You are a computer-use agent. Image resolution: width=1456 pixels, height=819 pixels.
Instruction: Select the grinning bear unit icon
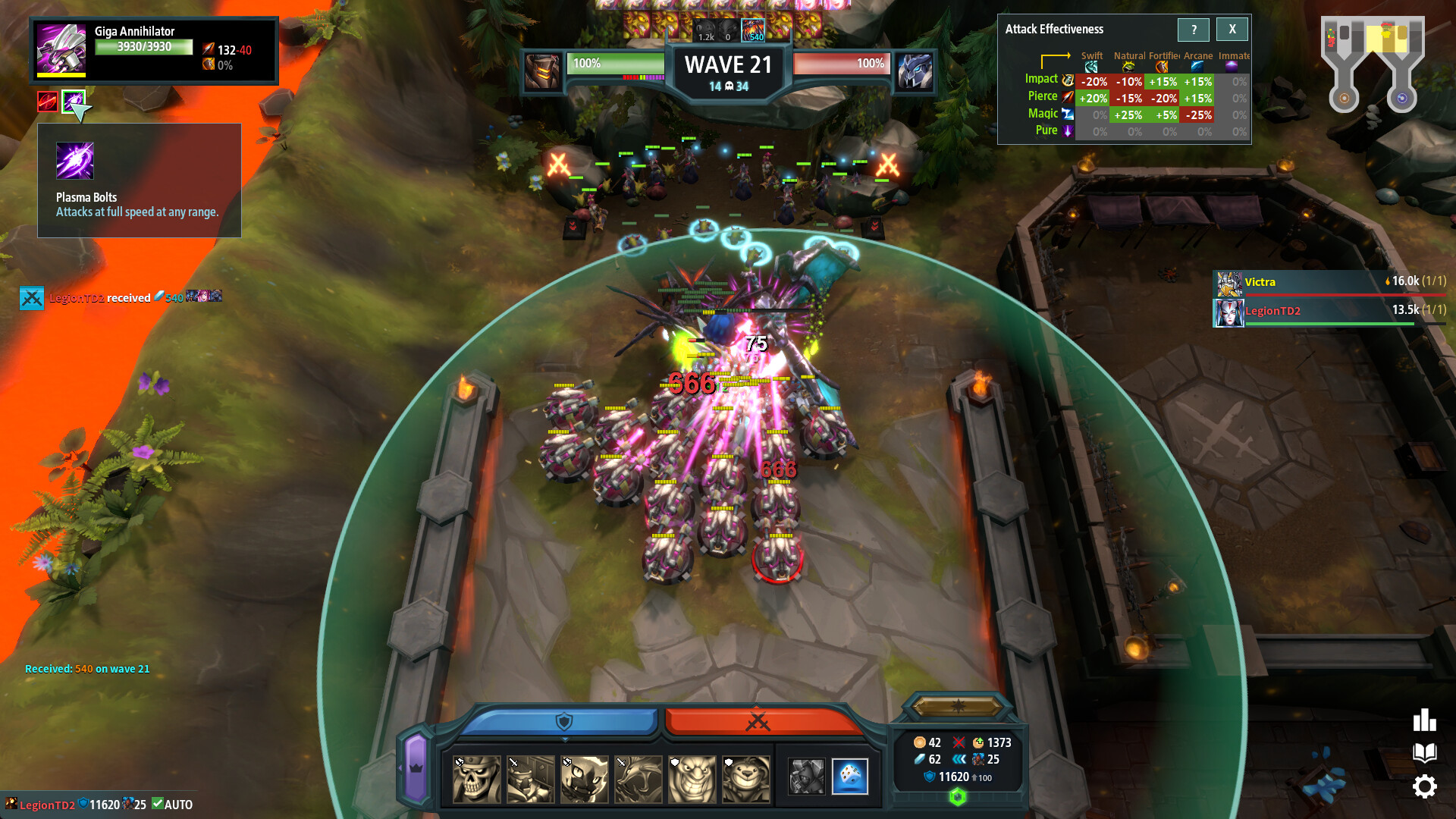pyautogui.click(x=745, y=779)
